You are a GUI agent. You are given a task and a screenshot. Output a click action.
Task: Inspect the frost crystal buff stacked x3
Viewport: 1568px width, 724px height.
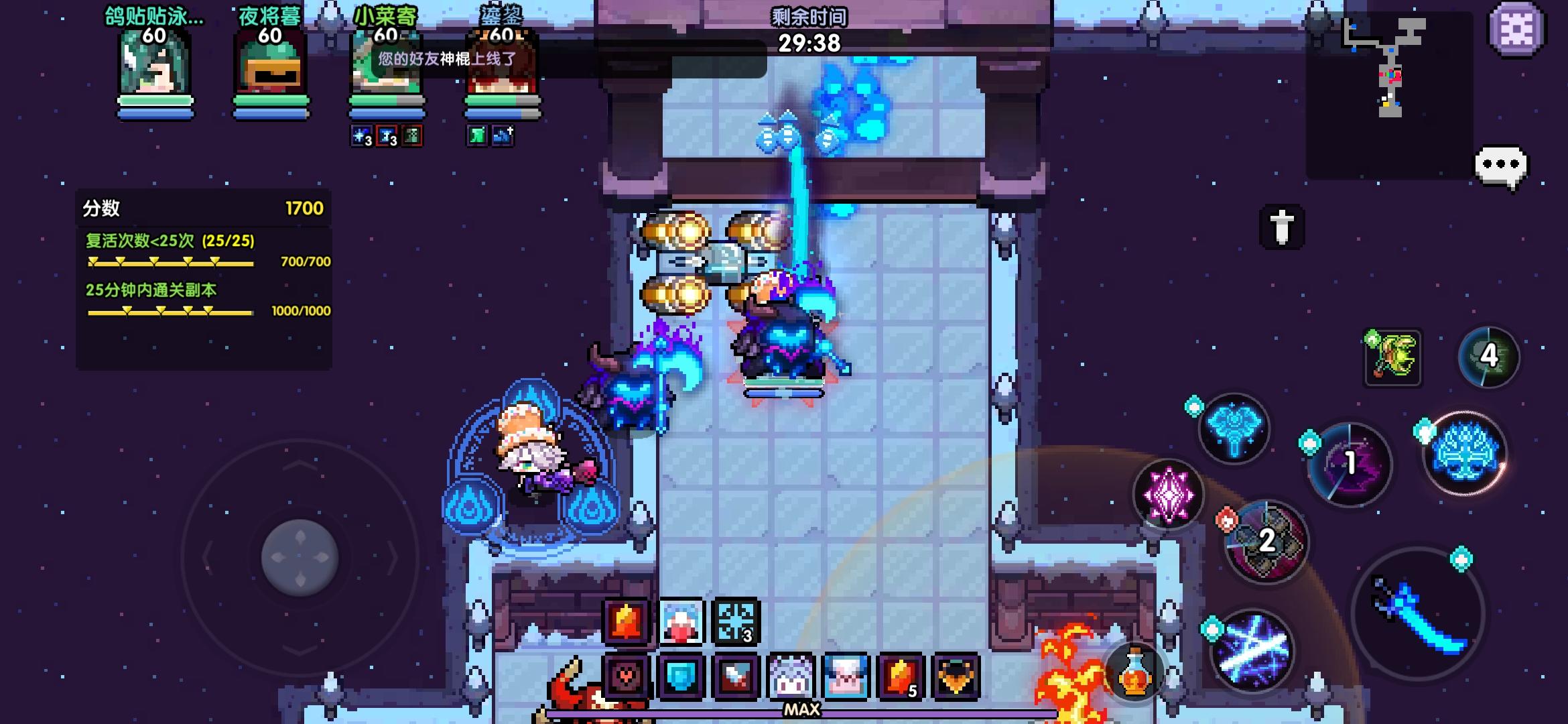pos(737,620)
